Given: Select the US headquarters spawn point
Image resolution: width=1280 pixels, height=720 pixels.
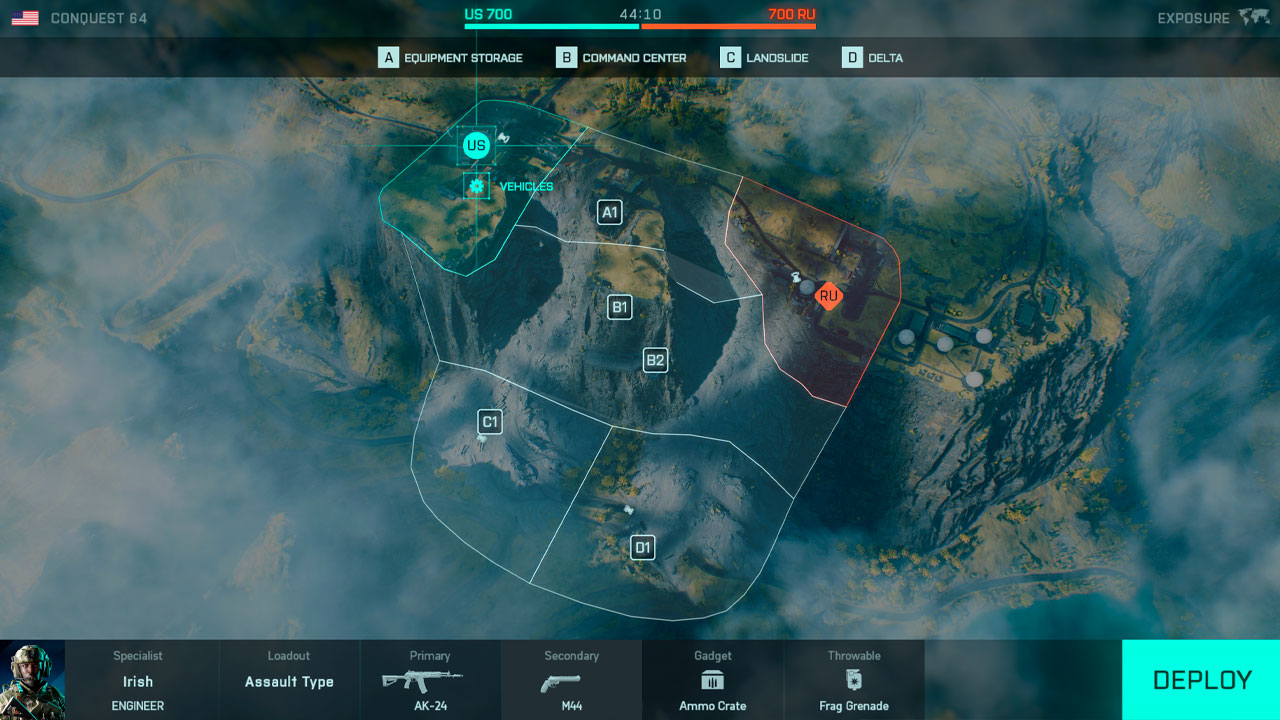Looking at the screenshot, I should point(476,146).
